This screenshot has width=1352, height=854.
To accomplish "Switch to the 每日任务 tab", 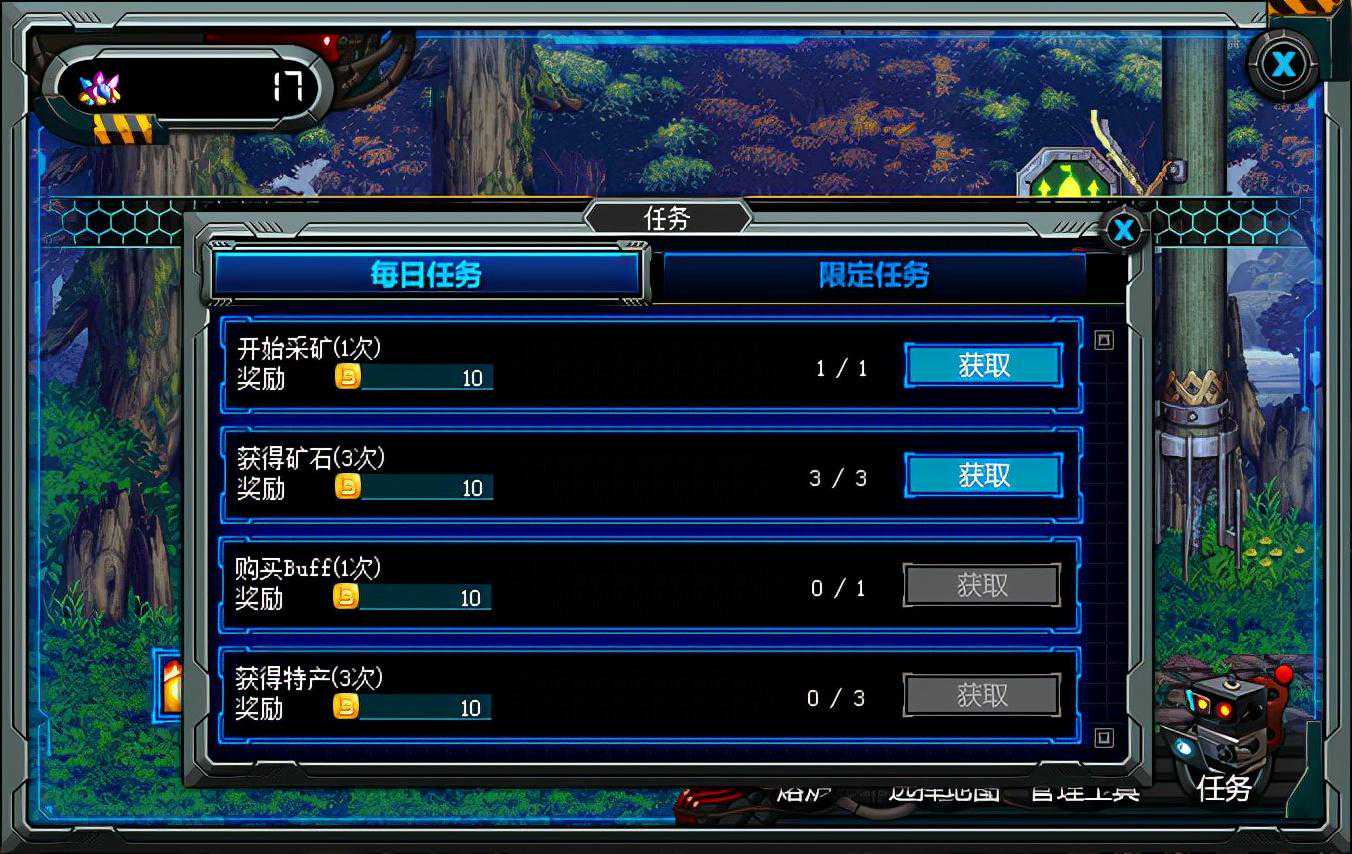I will (x=426, y=275).
